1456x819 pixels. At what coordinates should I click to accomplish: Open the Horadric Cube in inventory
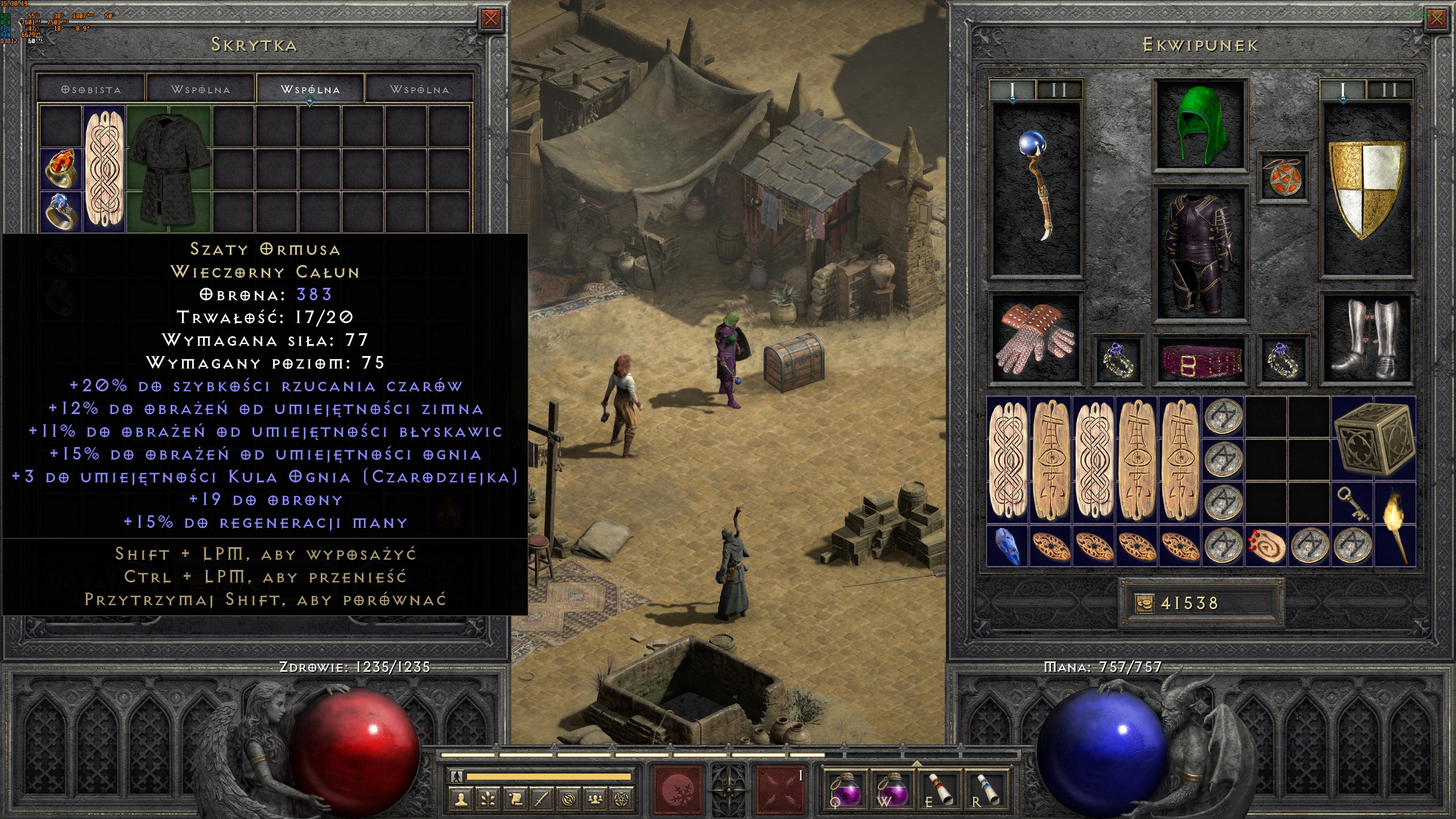tap(1373, 438)
